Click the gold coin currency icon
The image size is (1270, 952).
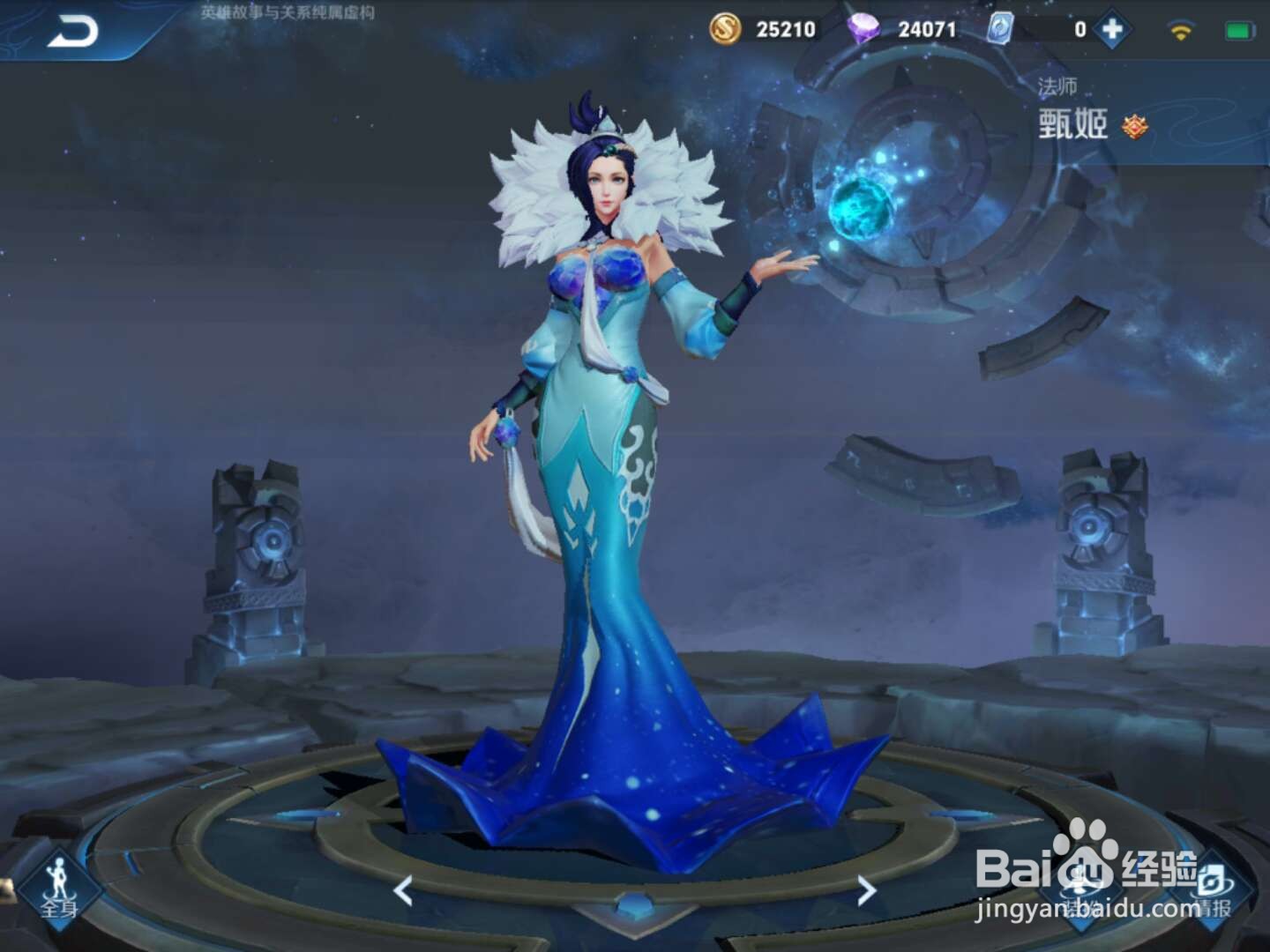pos(725,28)
